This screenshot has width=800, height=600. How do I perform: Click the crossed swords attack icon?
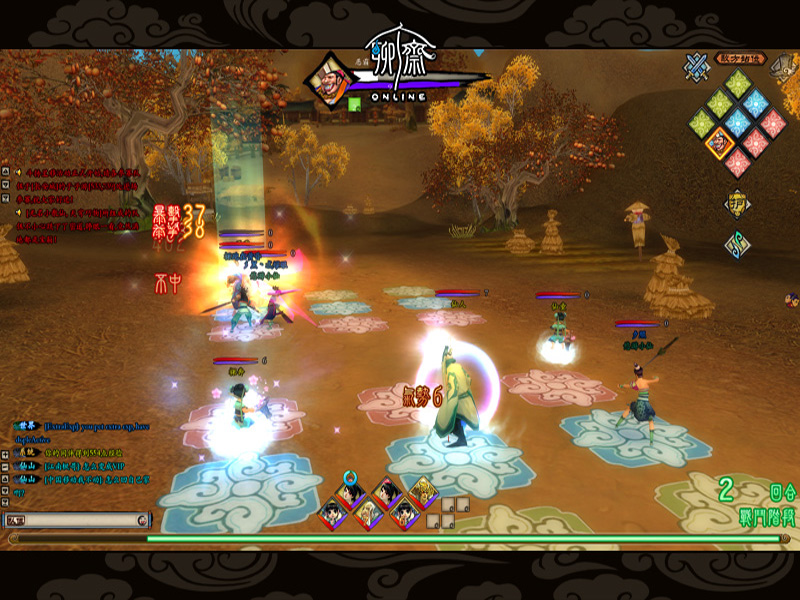[x=697, y=67]
